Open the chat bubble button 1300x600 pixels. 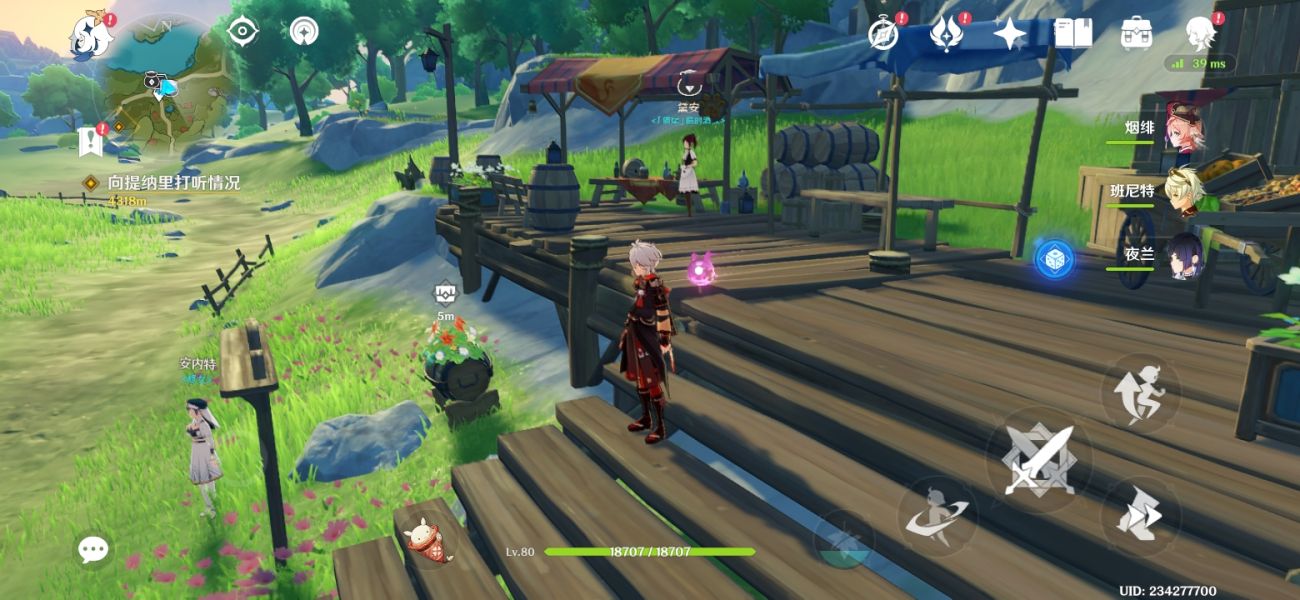click(94, 548)
